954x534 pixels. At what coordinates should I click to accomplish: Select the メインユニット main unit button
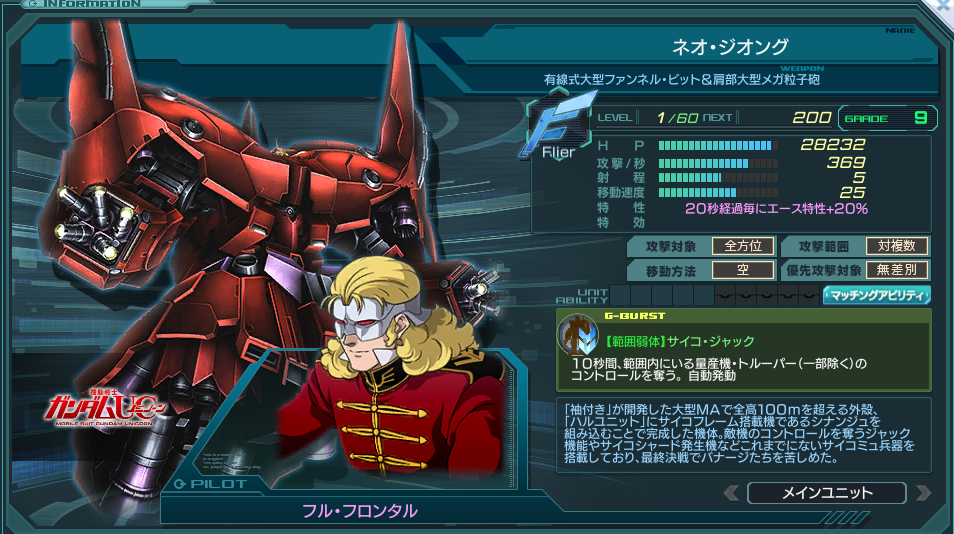coord(826,493)
